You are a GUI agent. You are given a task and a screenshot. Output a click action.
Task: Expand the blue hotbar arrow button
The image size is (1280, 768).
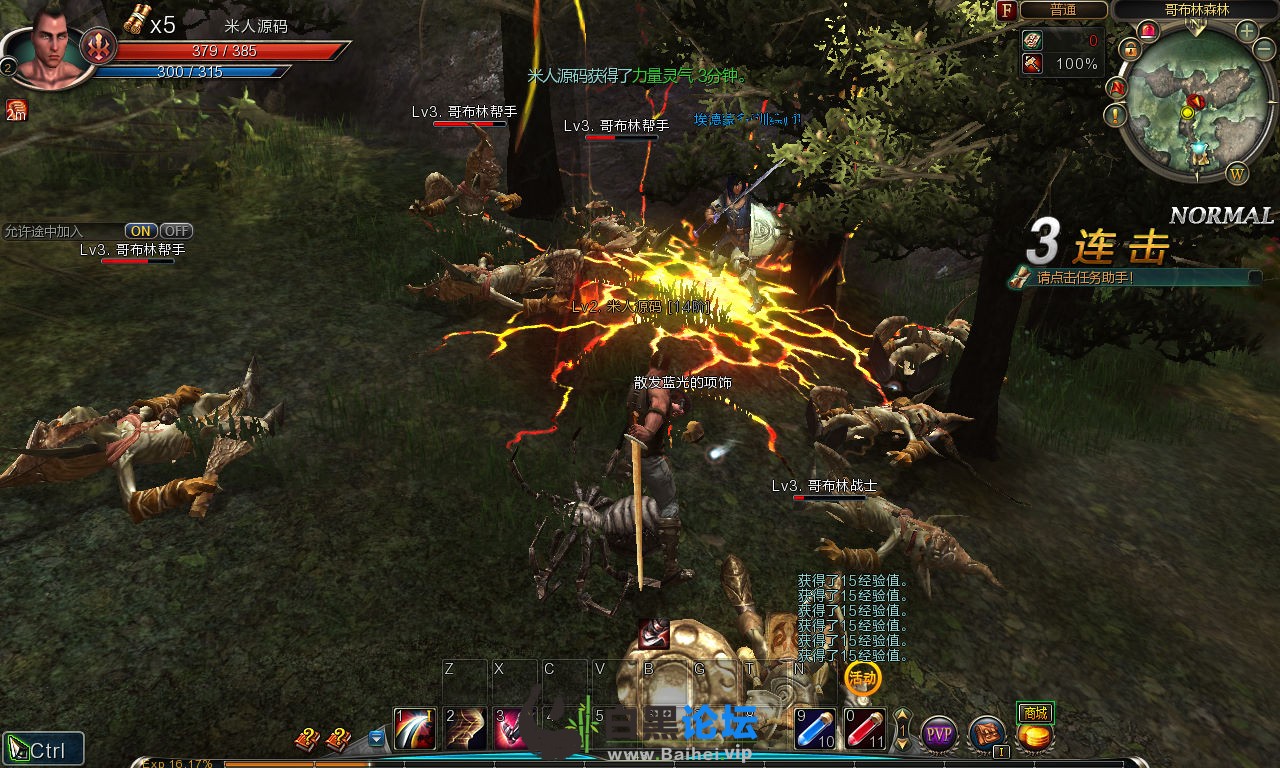tap(376, 738)
